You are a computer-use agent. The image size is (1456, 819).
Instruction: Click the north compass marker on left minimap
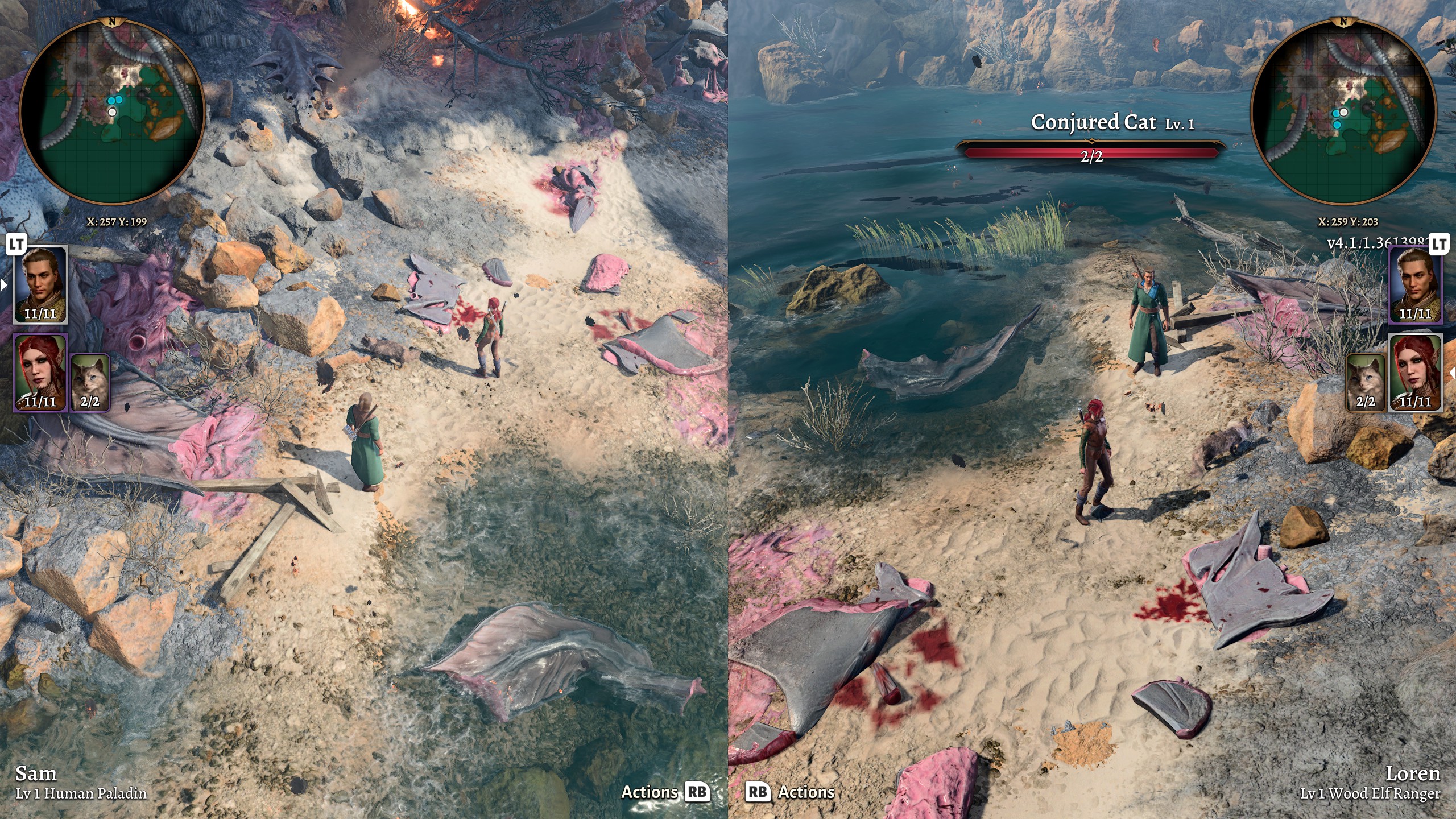(113, 22)
